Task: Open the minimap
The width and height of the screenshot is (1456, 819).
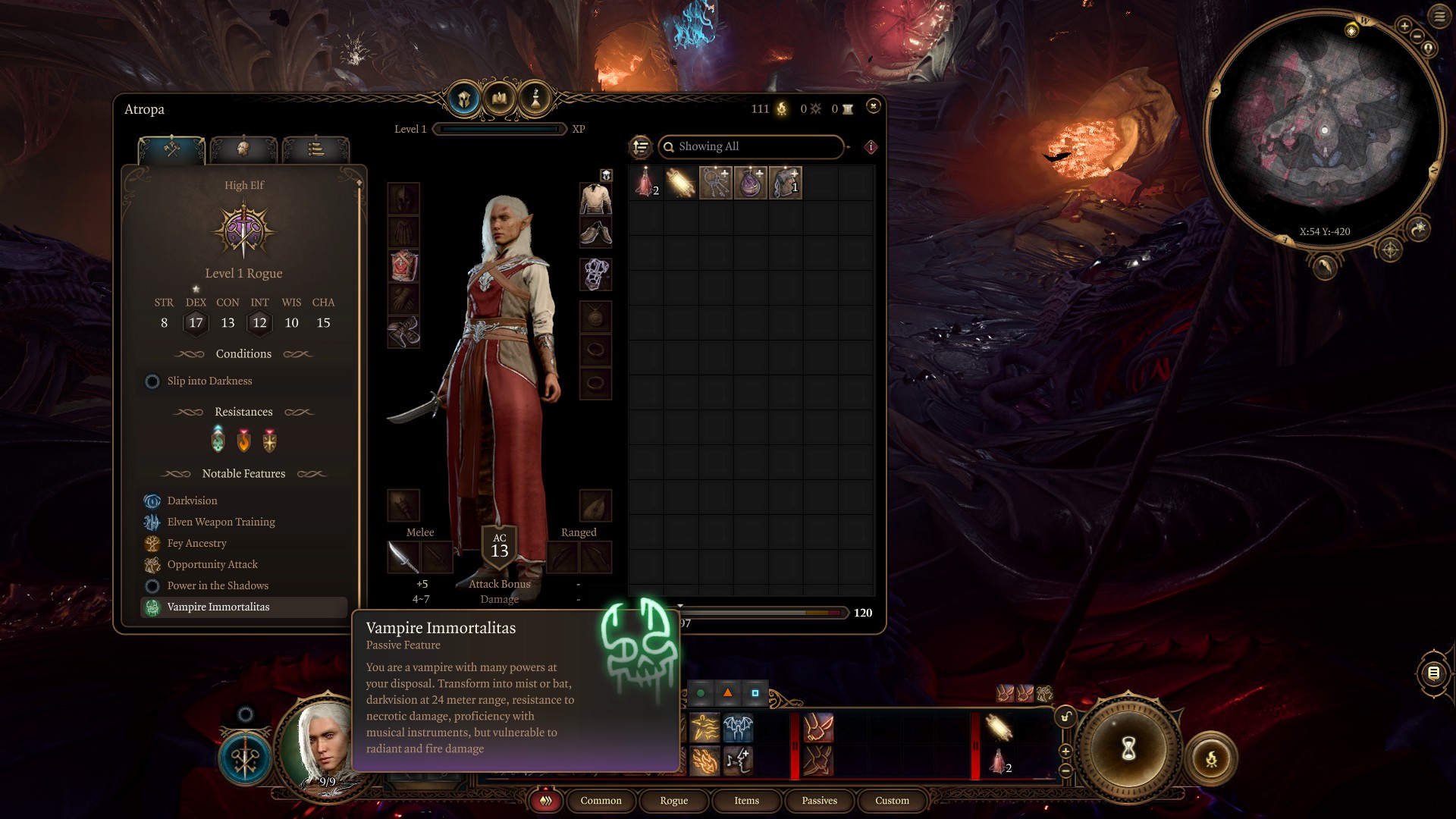Action: [x=1324, y=129]
